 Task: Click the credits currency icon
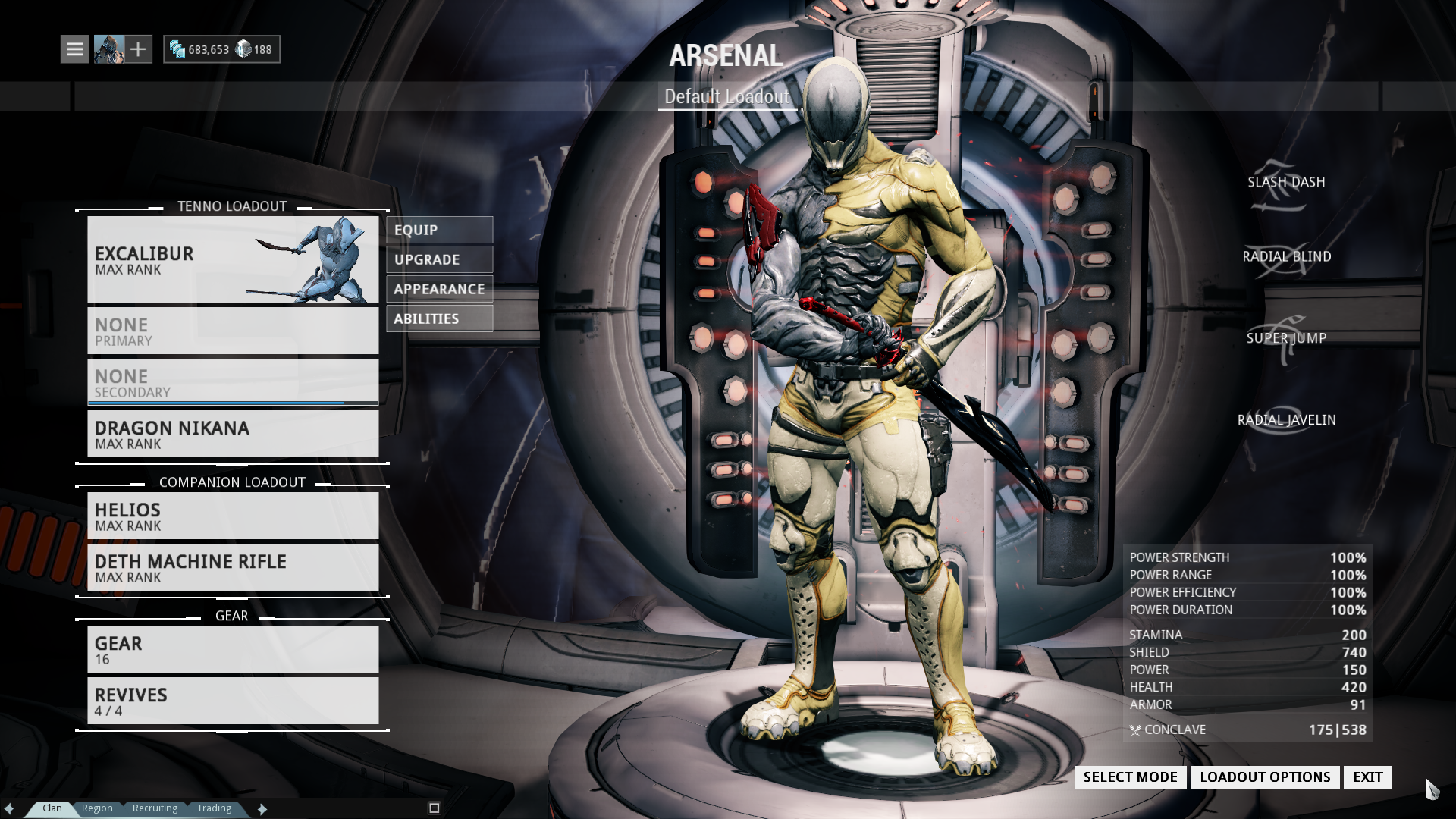179,48
